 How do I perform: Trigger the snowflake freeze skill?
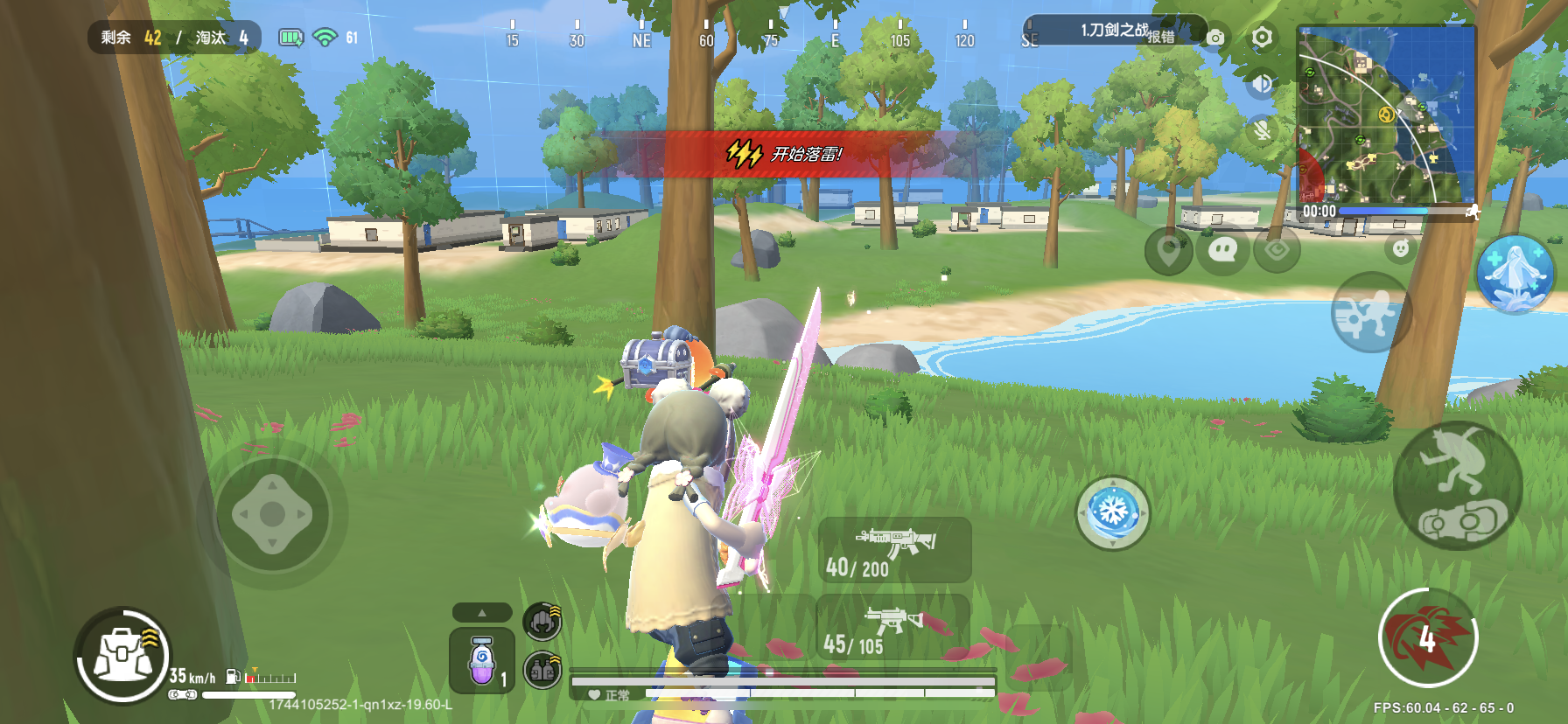coord(1112,512)
